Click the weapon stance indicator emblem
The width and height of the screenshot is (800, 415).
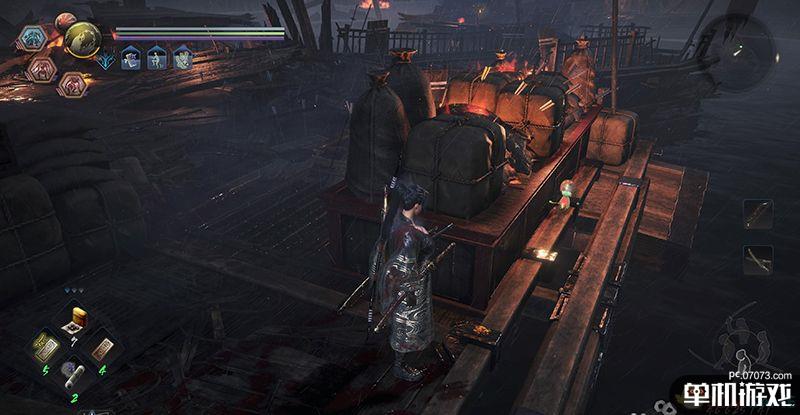coord(740,338)
